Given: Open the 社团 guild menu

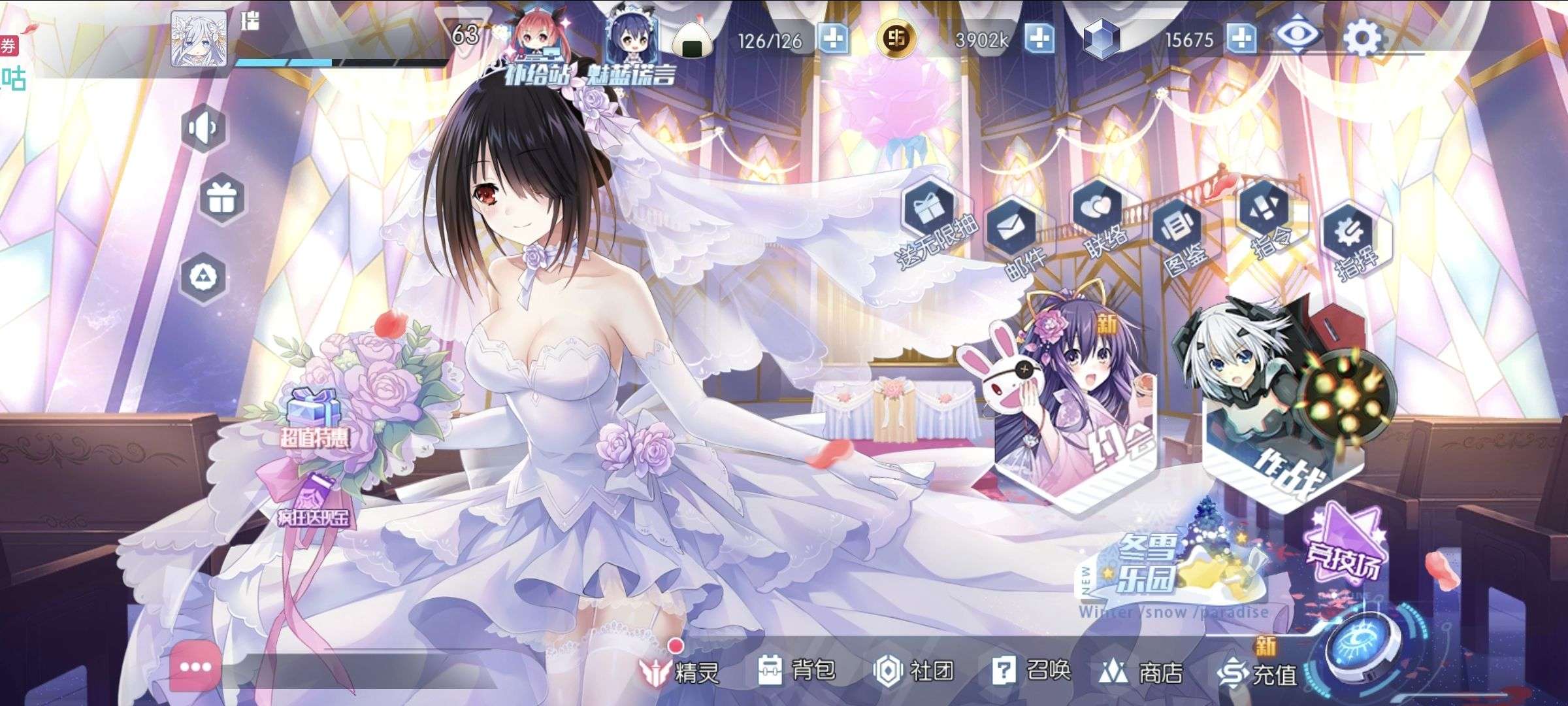Looking at the screenshot, I should (x=913, y=671).
